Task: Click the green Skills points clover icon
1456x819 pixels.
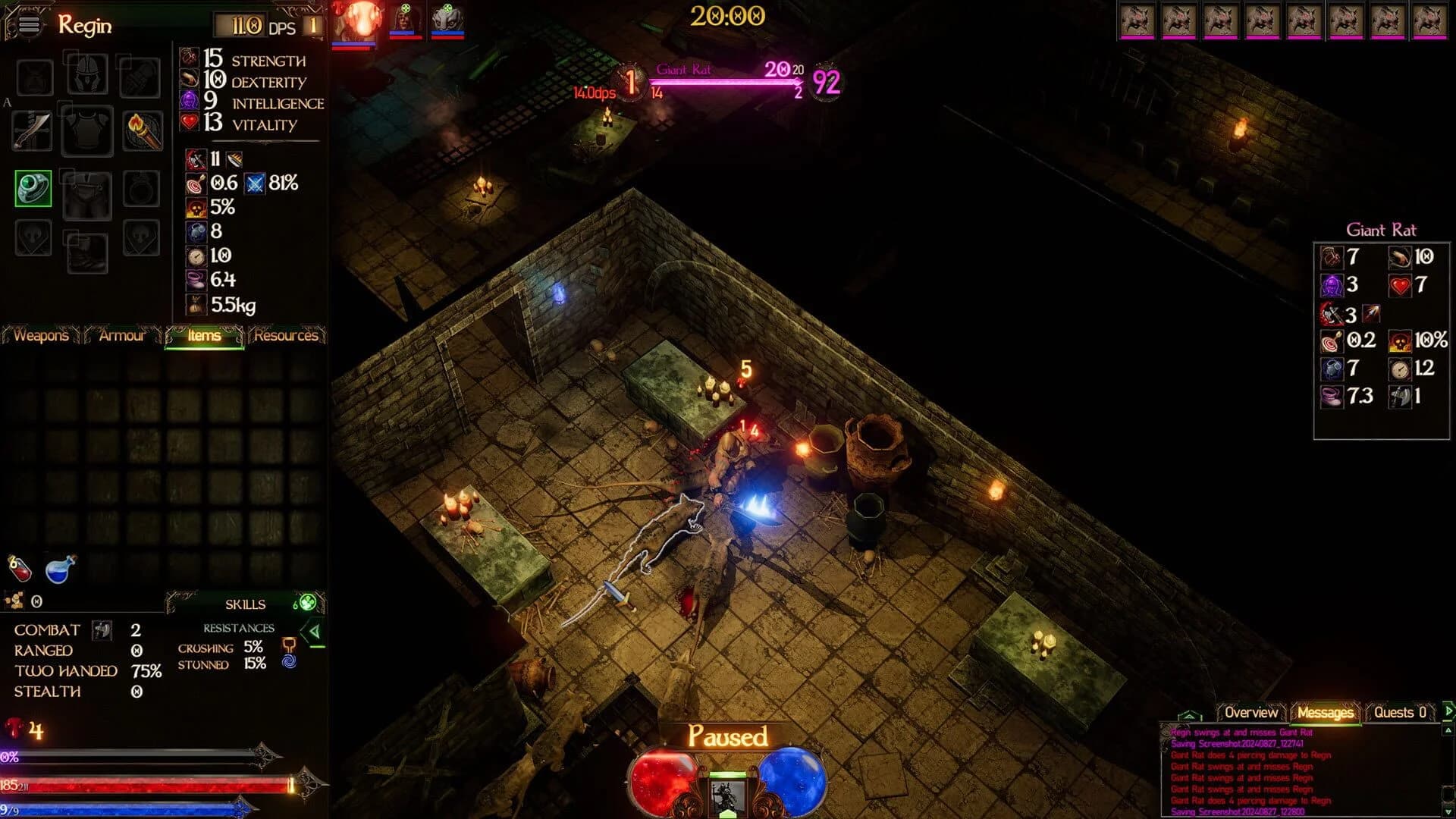Action: point(307,604)
